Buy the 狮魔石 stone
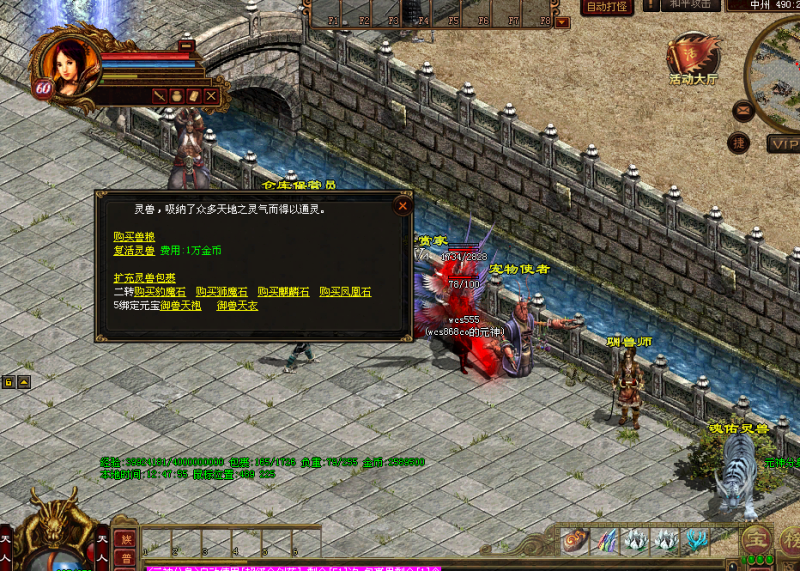This screenshot has height=571, width=800. pyautogui.click(x=221, y=291)
